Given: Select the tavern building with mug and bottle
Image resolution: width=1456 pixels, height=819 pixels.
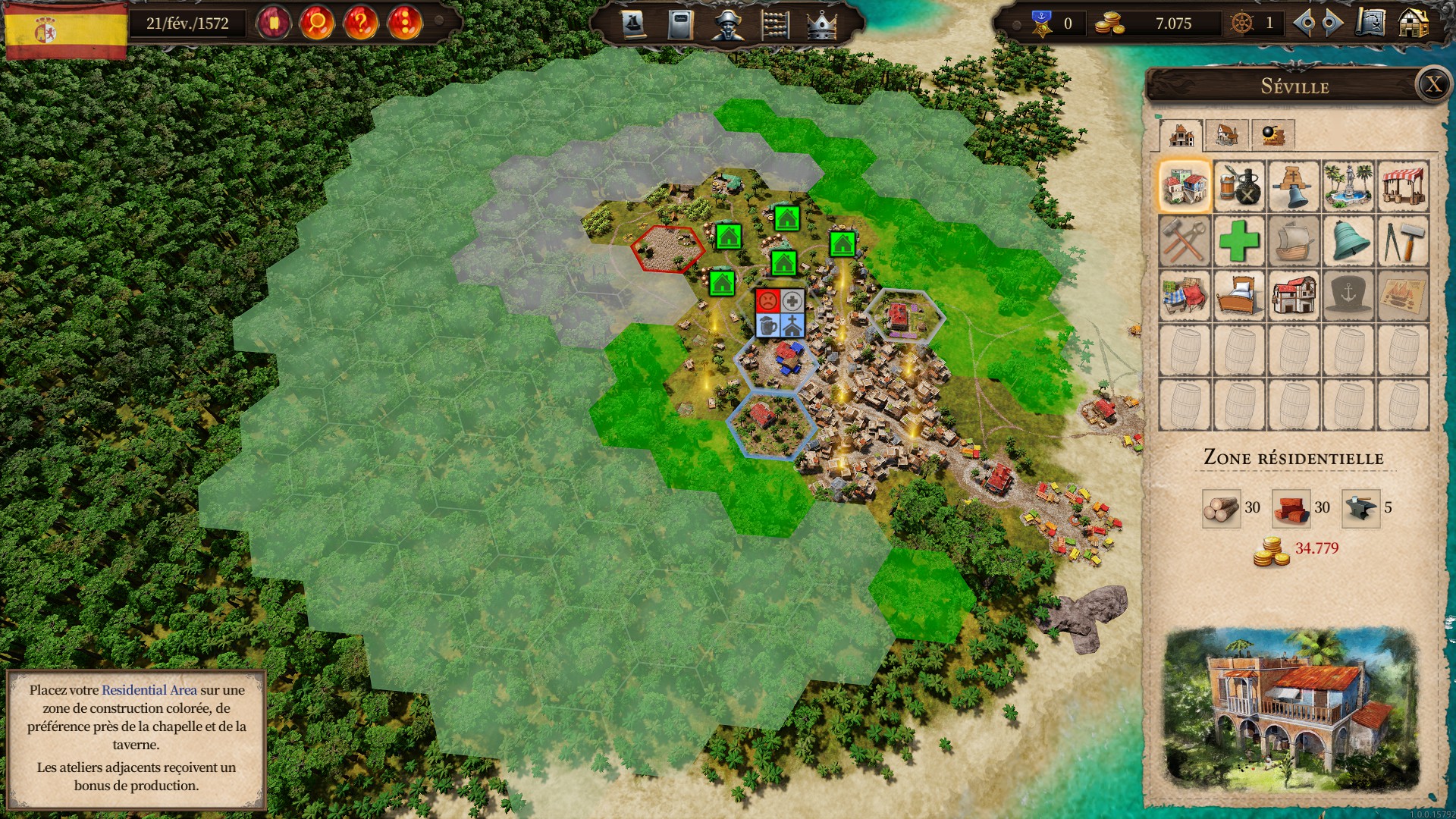Looking at the screenshot, I should [x=1239, y=186].
